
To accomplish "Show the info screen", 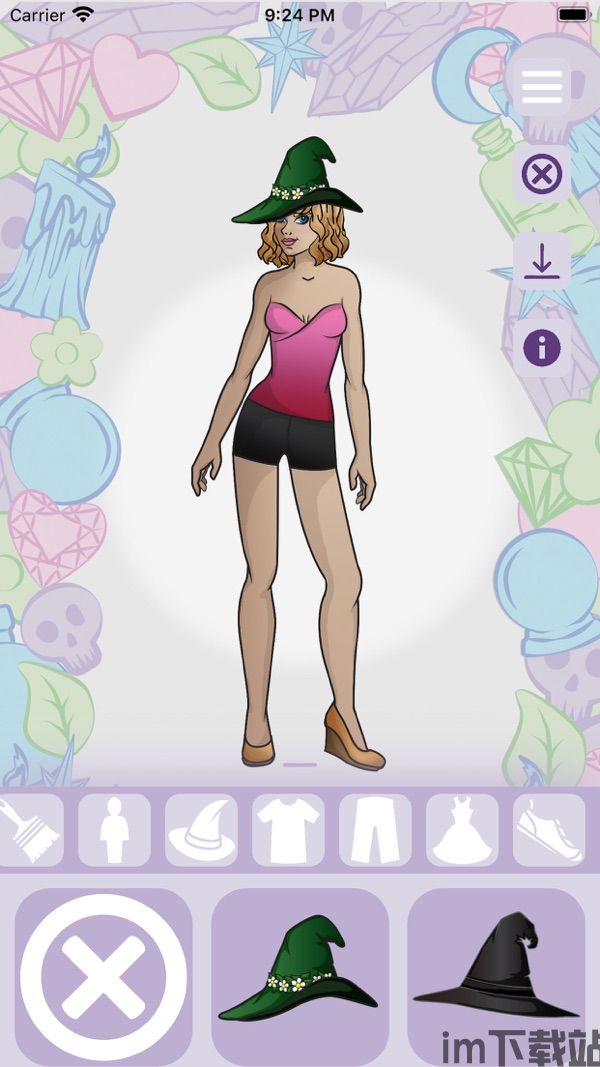I will point(542,348).
